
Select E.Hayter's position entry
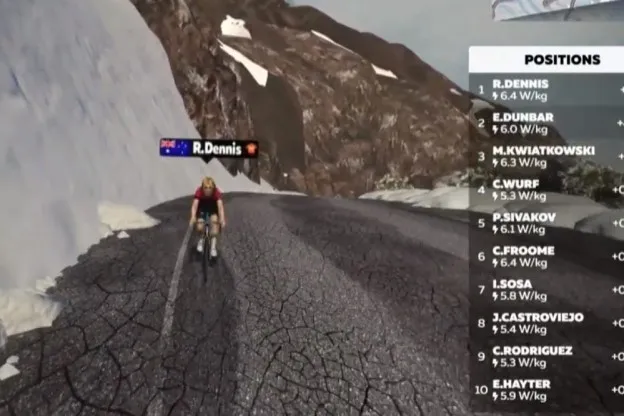pyautogui.click(x=545, y=390)
